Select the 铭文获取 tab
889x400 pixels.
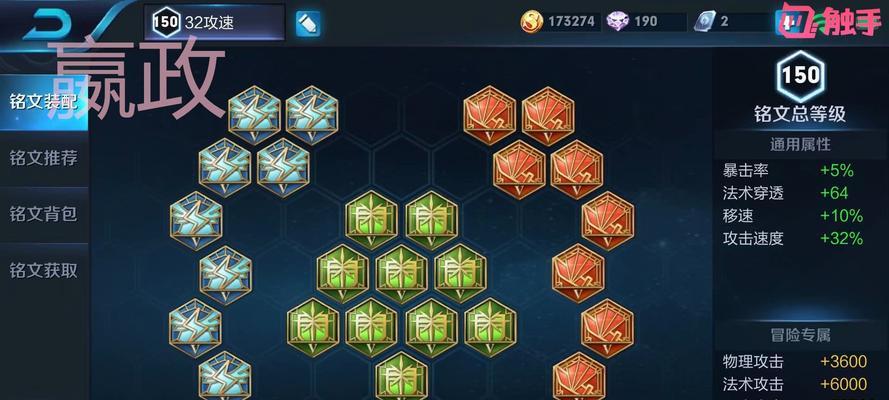coord(43,270)
